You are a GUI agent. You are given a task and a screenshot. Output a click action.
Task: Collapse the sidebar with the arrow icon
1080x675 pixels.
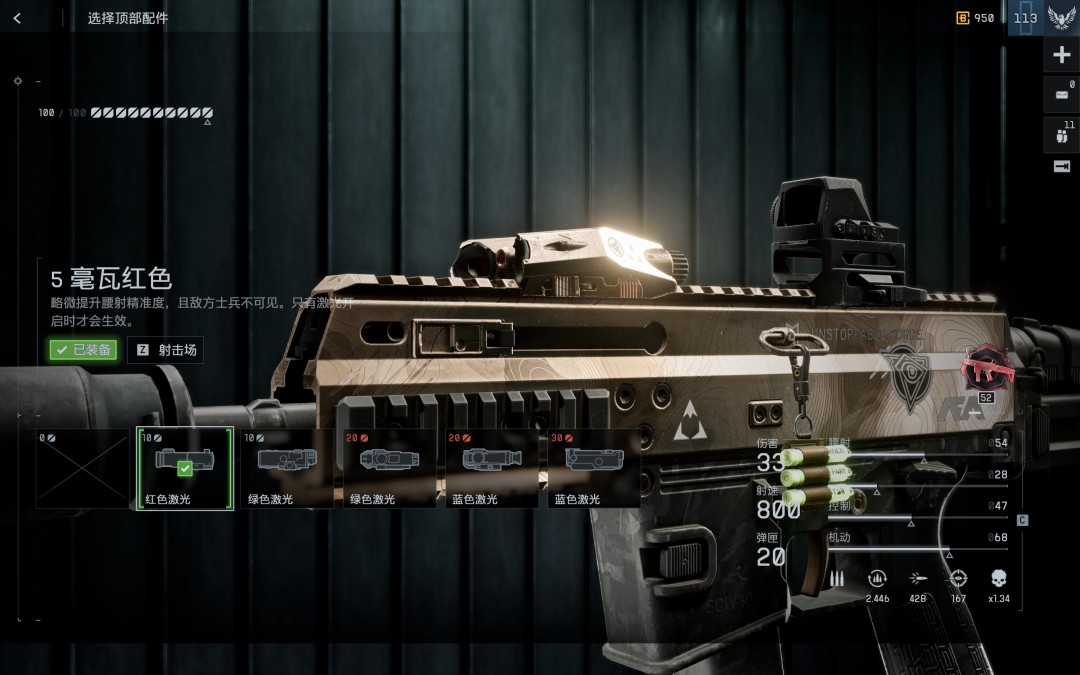[x=1061, y=166]
